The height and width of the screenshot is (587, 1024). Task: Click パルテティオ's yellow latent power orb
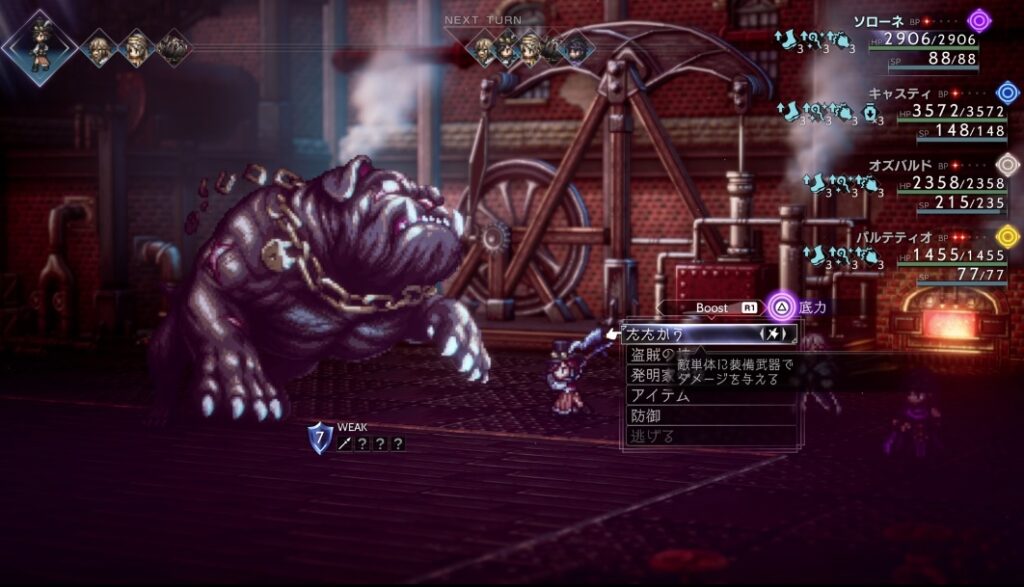pos(1008,237)
